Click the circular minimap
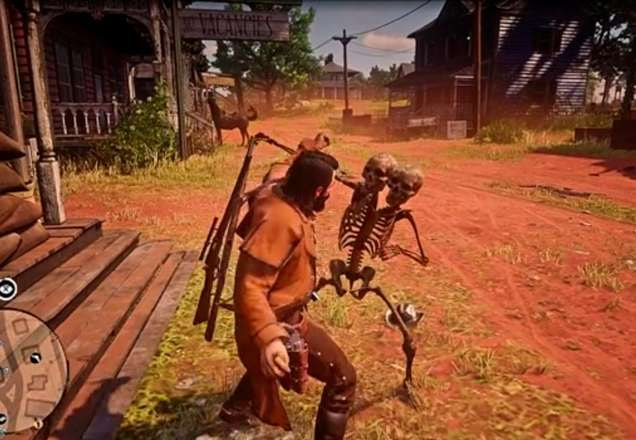636x440 pixels. (x=28, y=368)
